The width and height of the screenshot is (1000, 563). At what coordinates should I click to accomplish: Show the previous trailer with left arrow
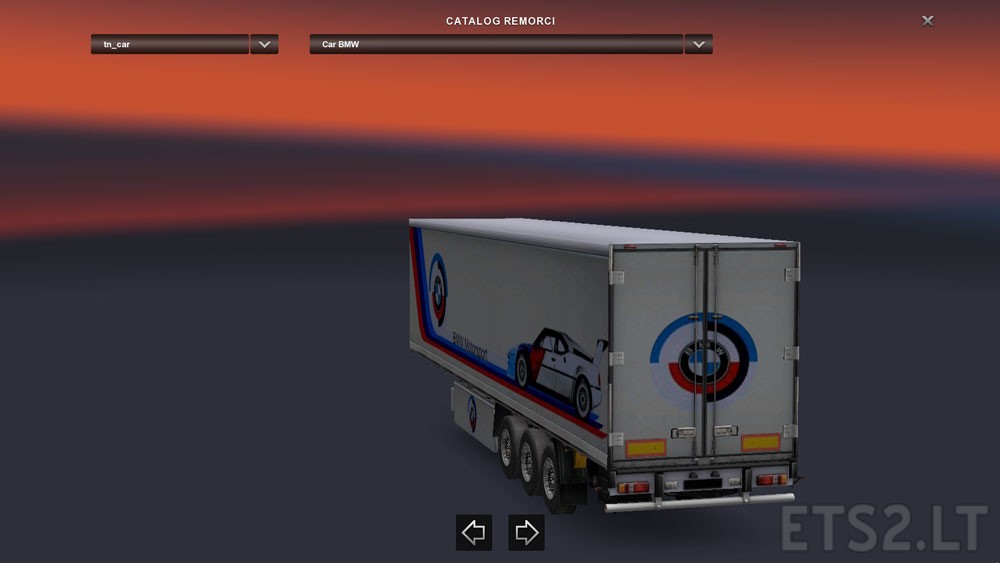click(473, 533)
